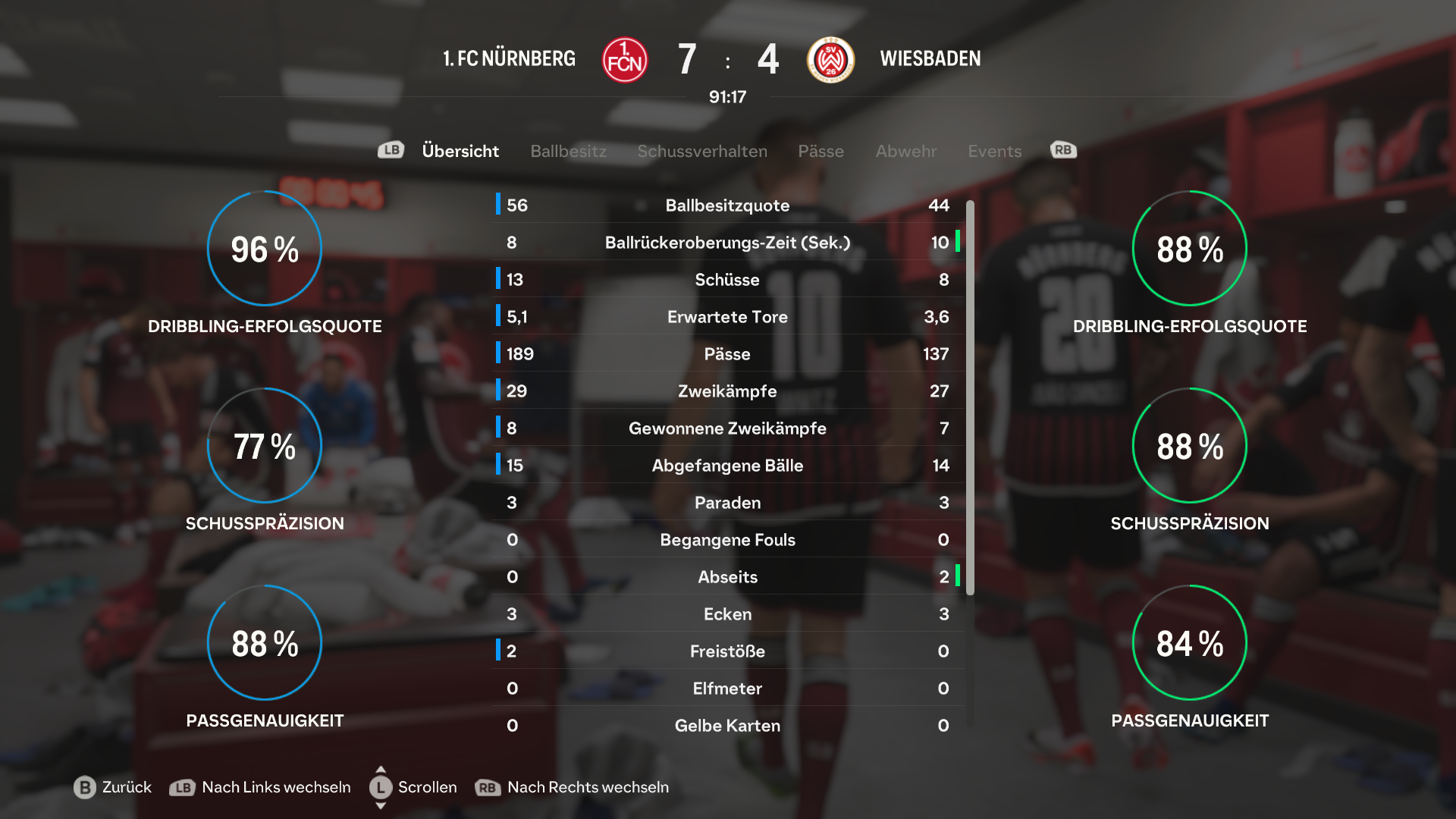This screenshot has height=819, width=1456.
Task: Select the Ballbesitzquote stat row
Action: (727, 206)
